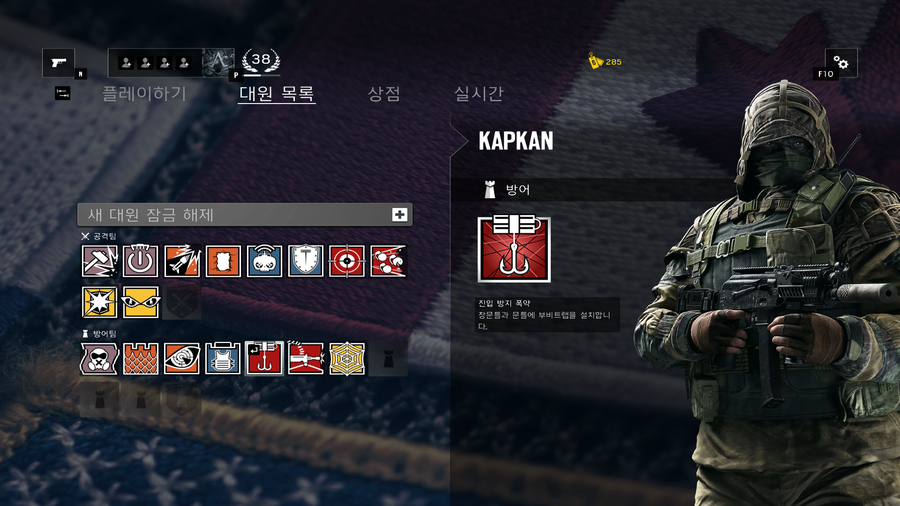
Task: Select Sledge's hammer operator icon
Action: coord(100,261)
